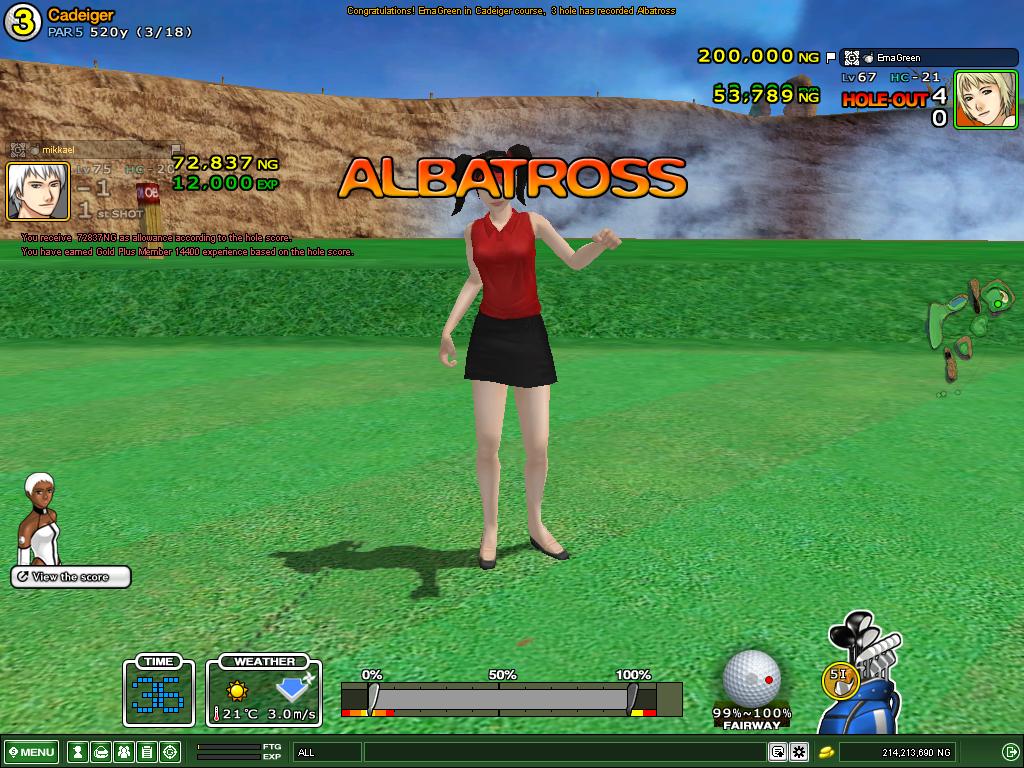Screen dimensions: 1024x768
Task: Open the clipboard list toolbar icon
Action: (x=146, y=752)
